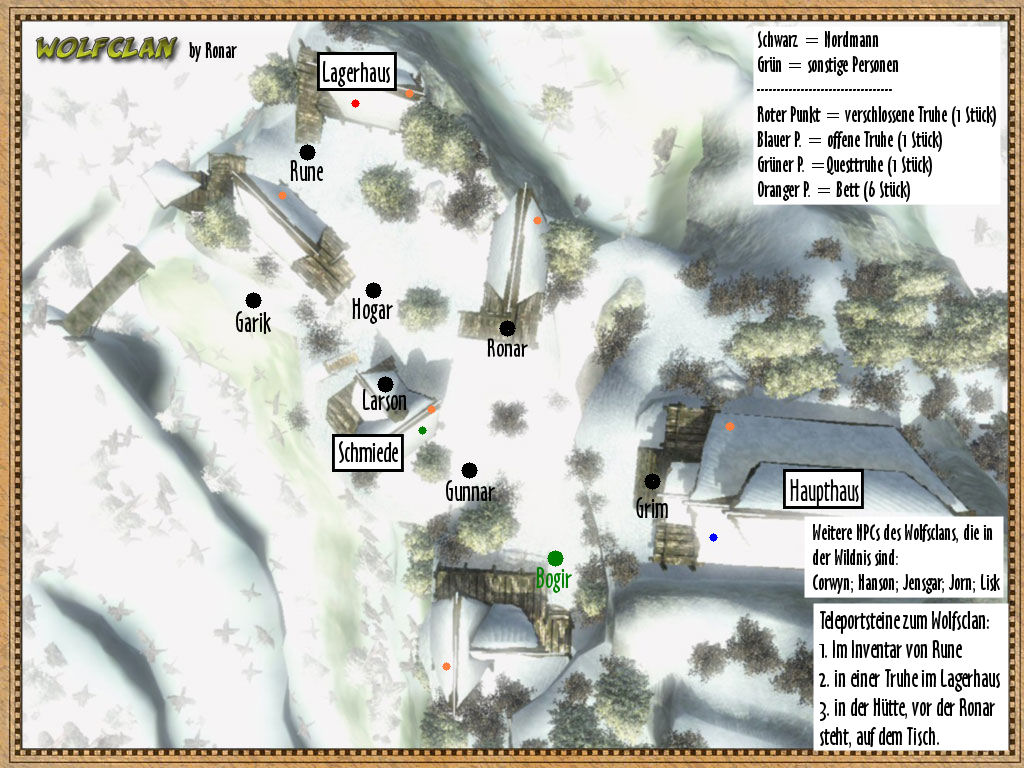Viewport: 1024px width, 768px height.
Task: Select the Larson marker at the forge
Action: coord(385,384)
